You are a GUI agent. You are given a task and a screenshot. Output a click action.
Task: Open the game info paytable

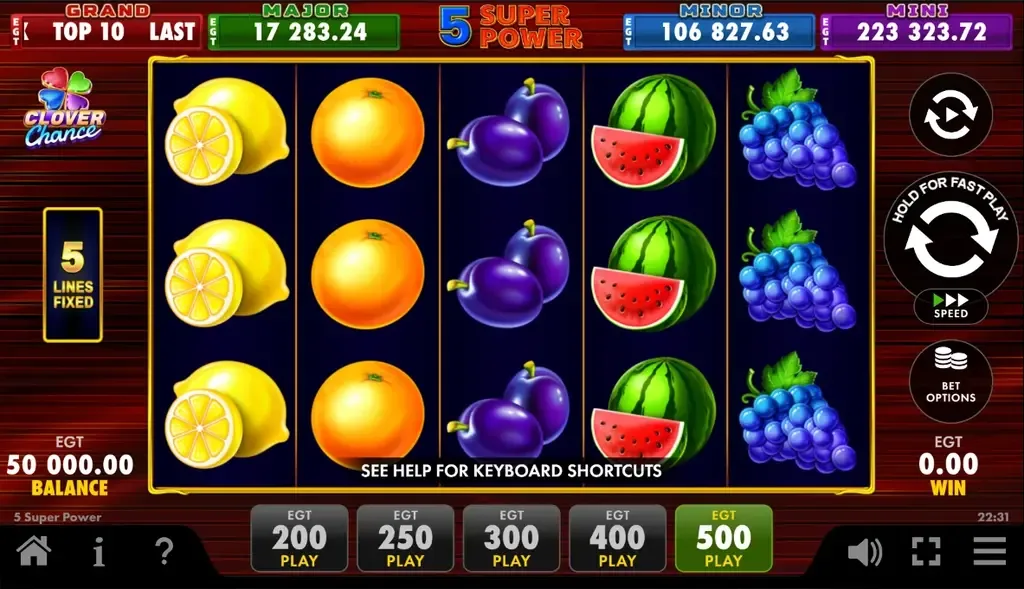(98, 551)
